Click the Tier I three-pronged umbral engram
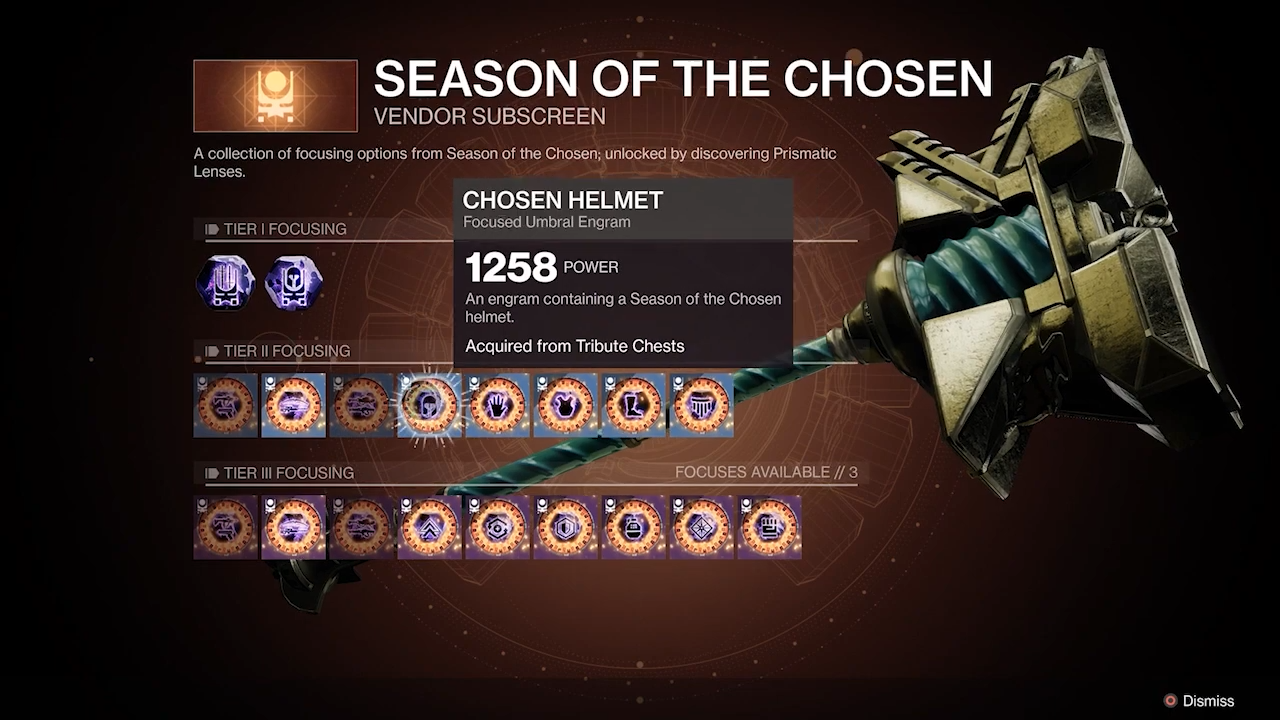The height and width of the screenshot is (720, 1280). tap(226, 284)
